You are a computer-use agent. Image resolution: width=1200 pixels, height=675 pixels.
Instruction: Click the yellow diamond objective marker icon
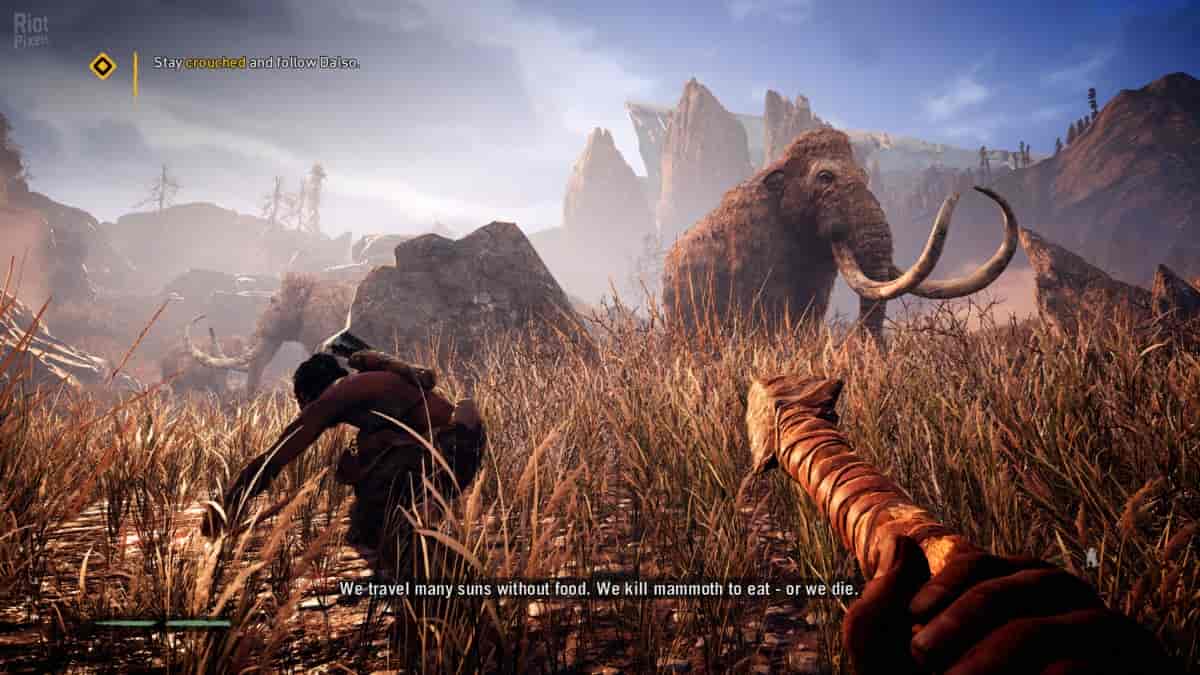point(103,66)
